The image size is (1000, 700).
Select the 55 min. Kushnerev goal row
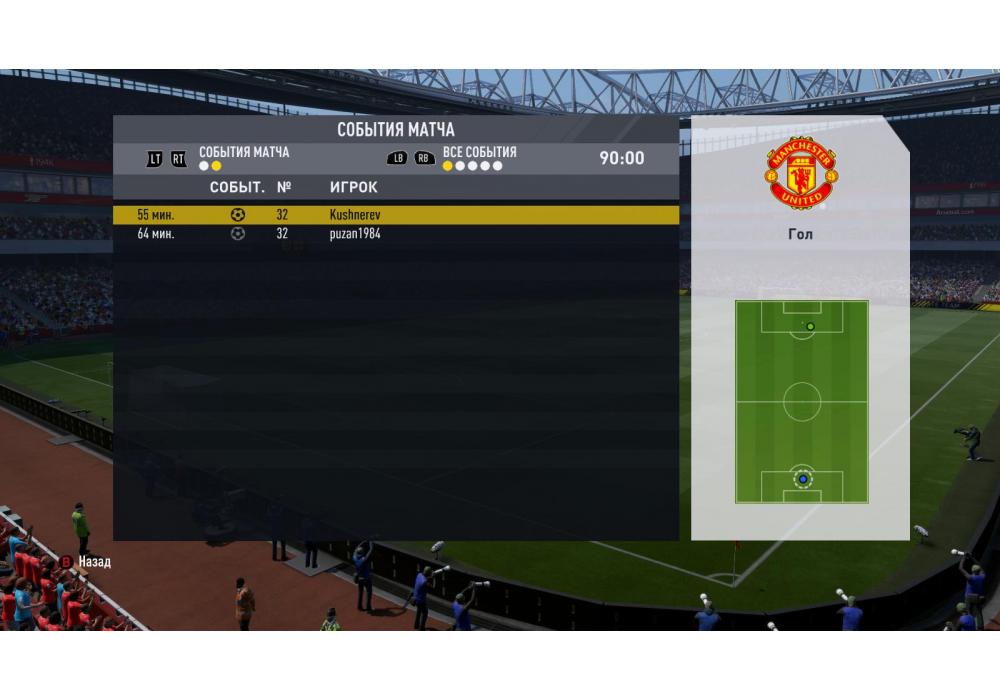point(395,215)
